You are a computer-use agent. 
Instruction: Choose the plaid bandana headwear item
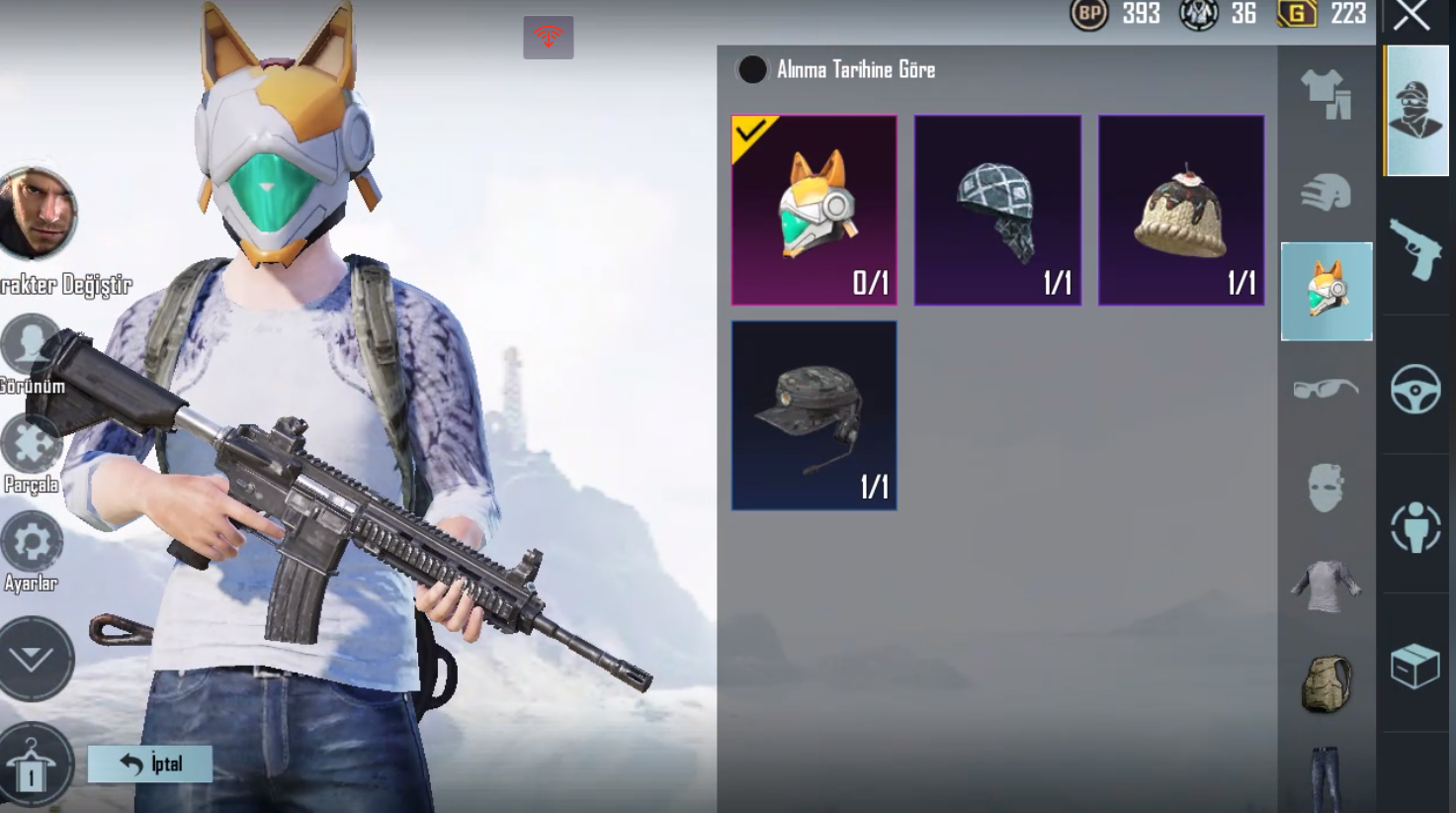997,210
